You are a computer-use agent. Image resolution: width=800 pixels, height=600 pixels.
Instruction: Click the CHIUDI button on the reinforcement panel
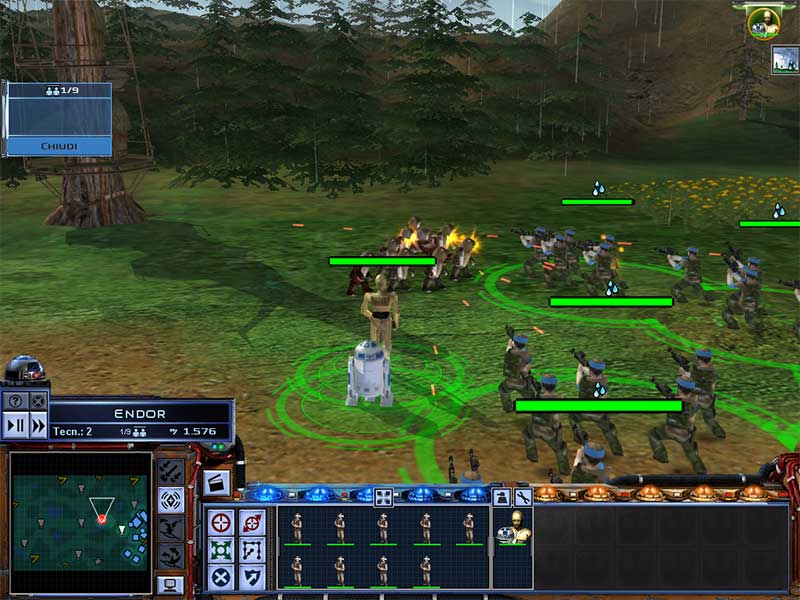[x=58, y=146]
